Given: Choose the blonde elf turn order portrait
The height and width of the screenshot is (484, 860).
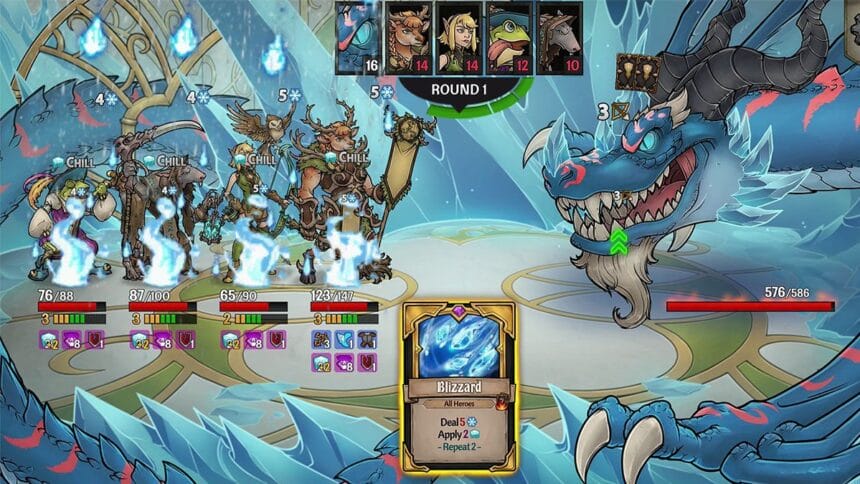Looking at the screenshot, I should click(459, 36).
